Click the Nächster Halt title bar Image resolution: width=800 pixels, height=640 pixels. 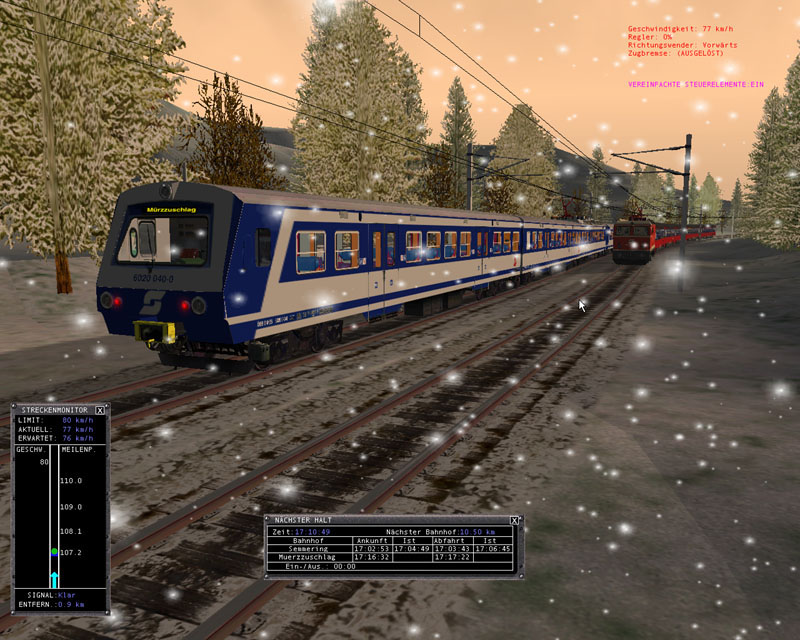[x=380, y=520]
